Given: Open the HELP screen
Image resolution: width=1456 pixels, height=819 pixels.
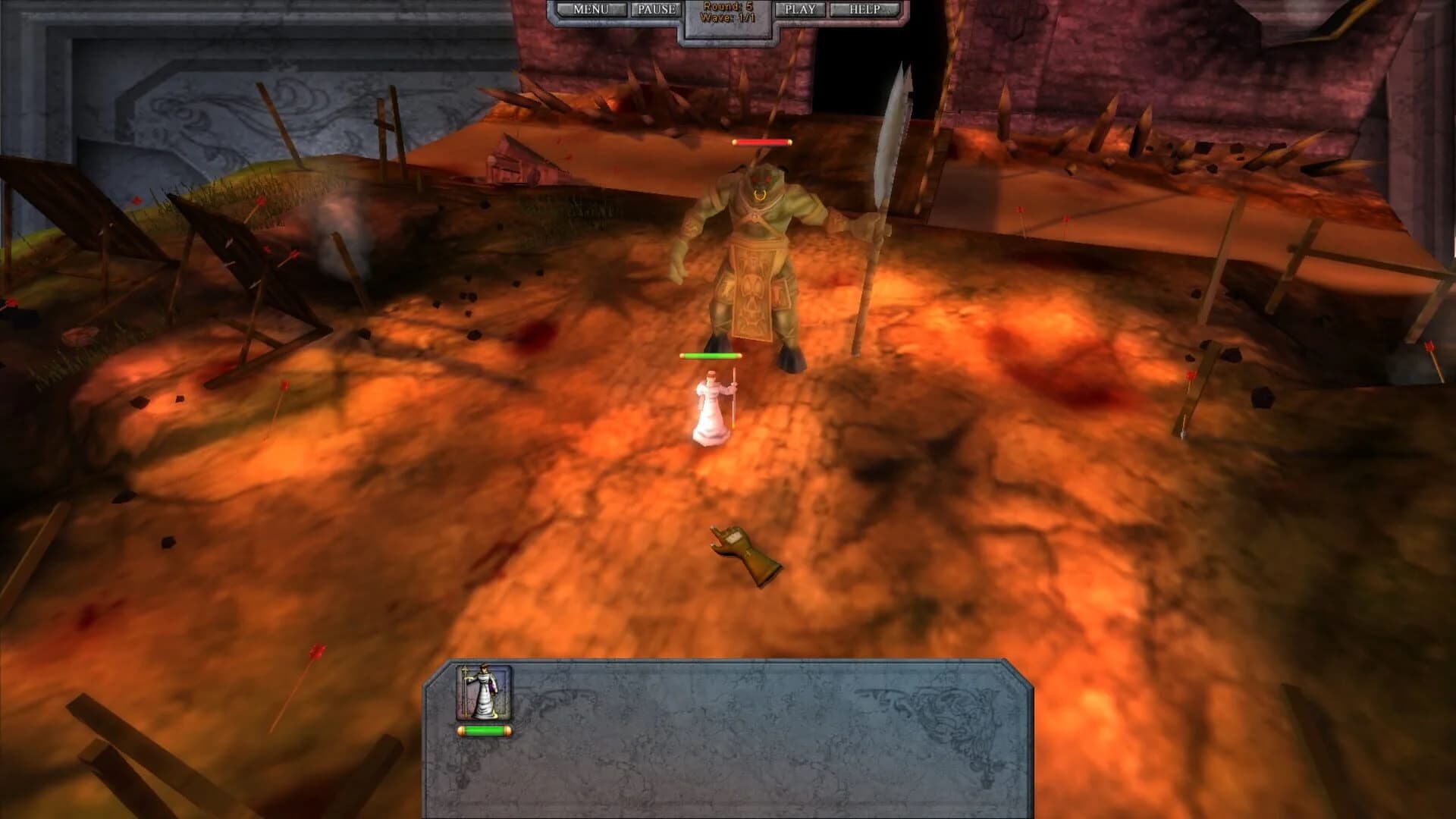Looking at the screenshot, I should (864, 9).
